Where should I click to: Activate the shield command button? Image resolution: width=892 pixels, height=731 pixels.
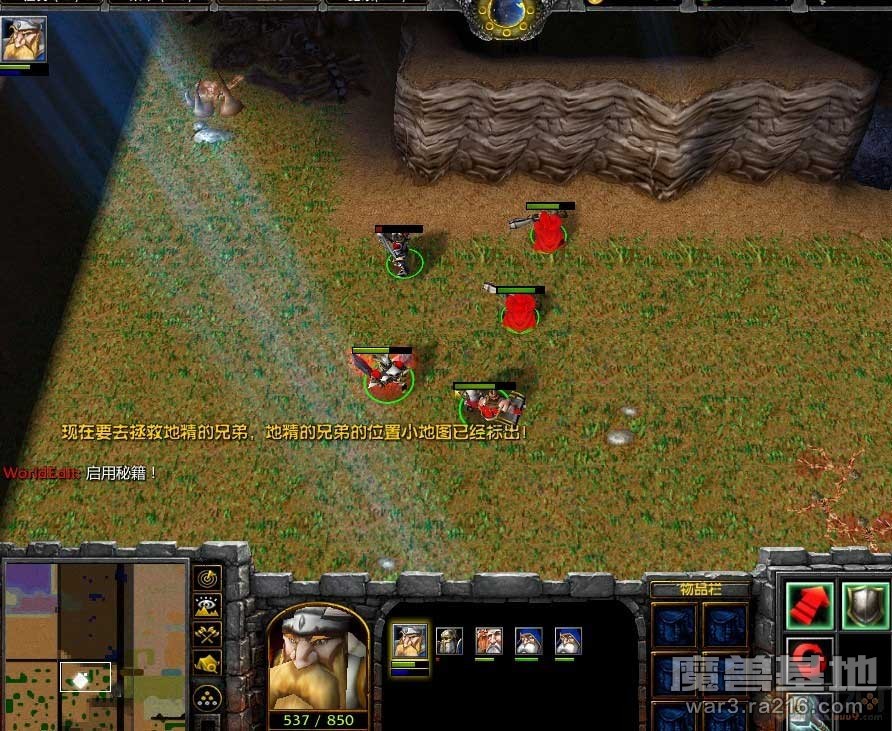(864, 601)
